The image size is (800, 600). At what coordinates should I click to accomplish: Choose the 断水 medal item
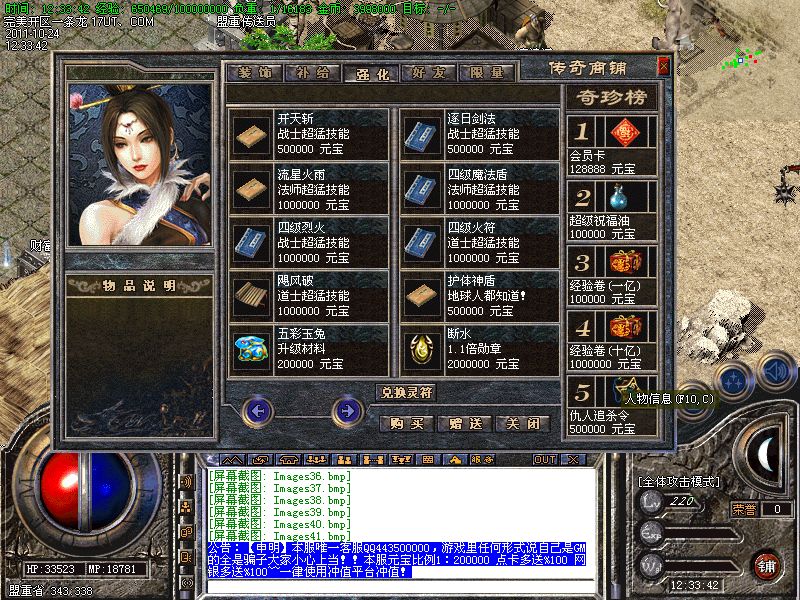point(423,348)
